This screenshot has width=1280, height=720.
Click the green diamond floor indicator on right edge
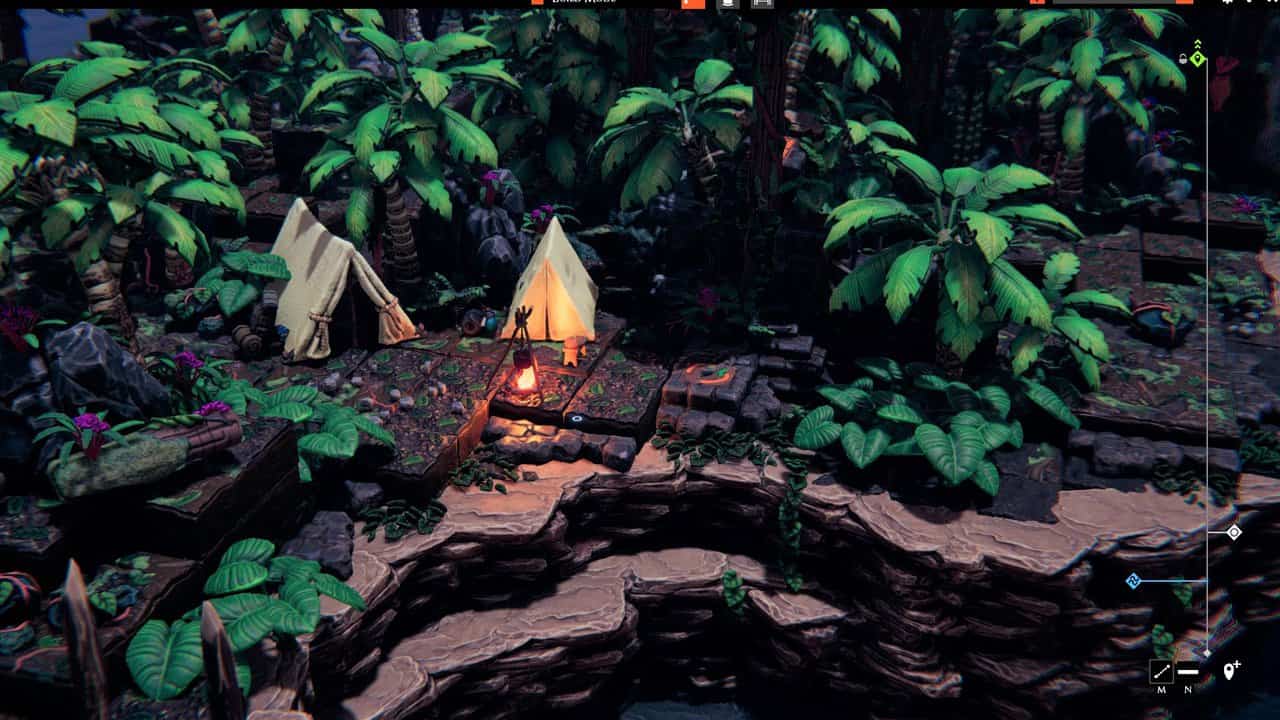click(x=1198, y=58)
